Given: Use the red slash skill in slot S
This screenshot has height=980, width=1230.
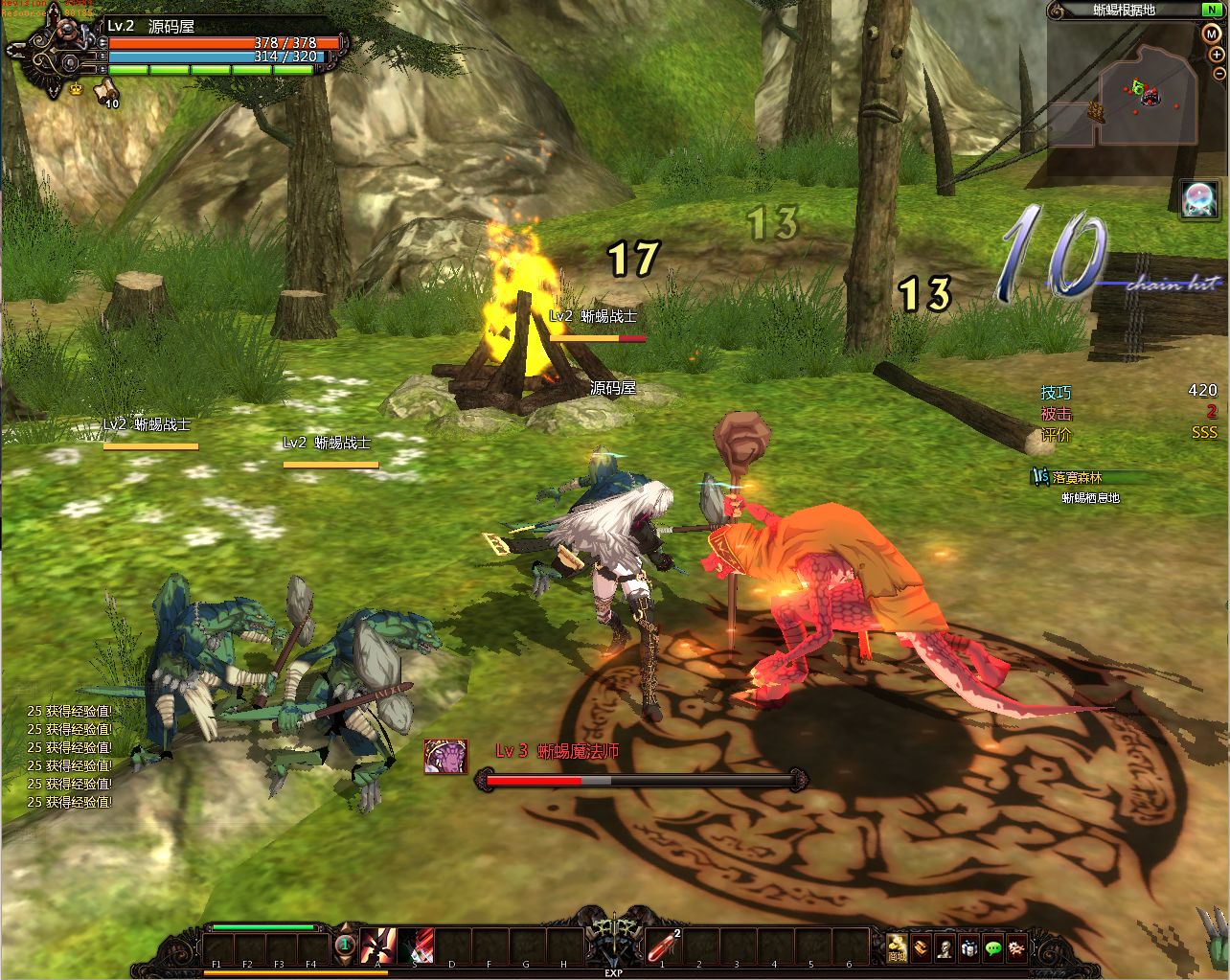Looking at the screenshot, I should pyautogui.click(x=416, y=945).
